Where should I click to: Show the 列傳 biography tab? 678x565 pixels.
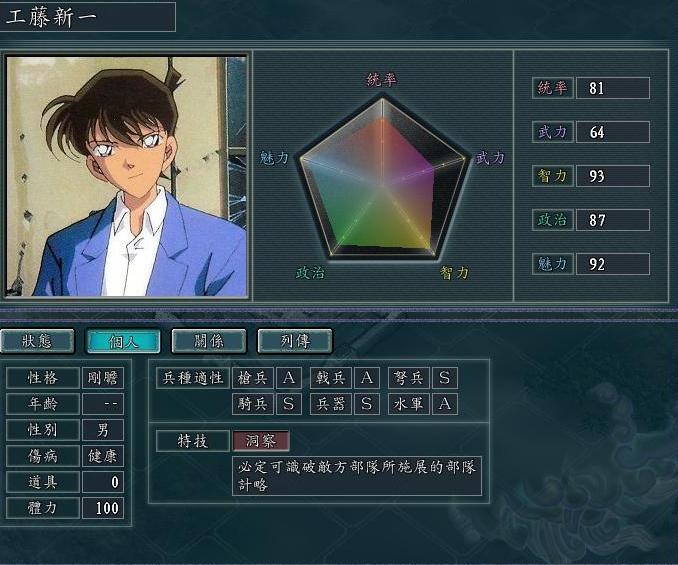pos(294,341)
